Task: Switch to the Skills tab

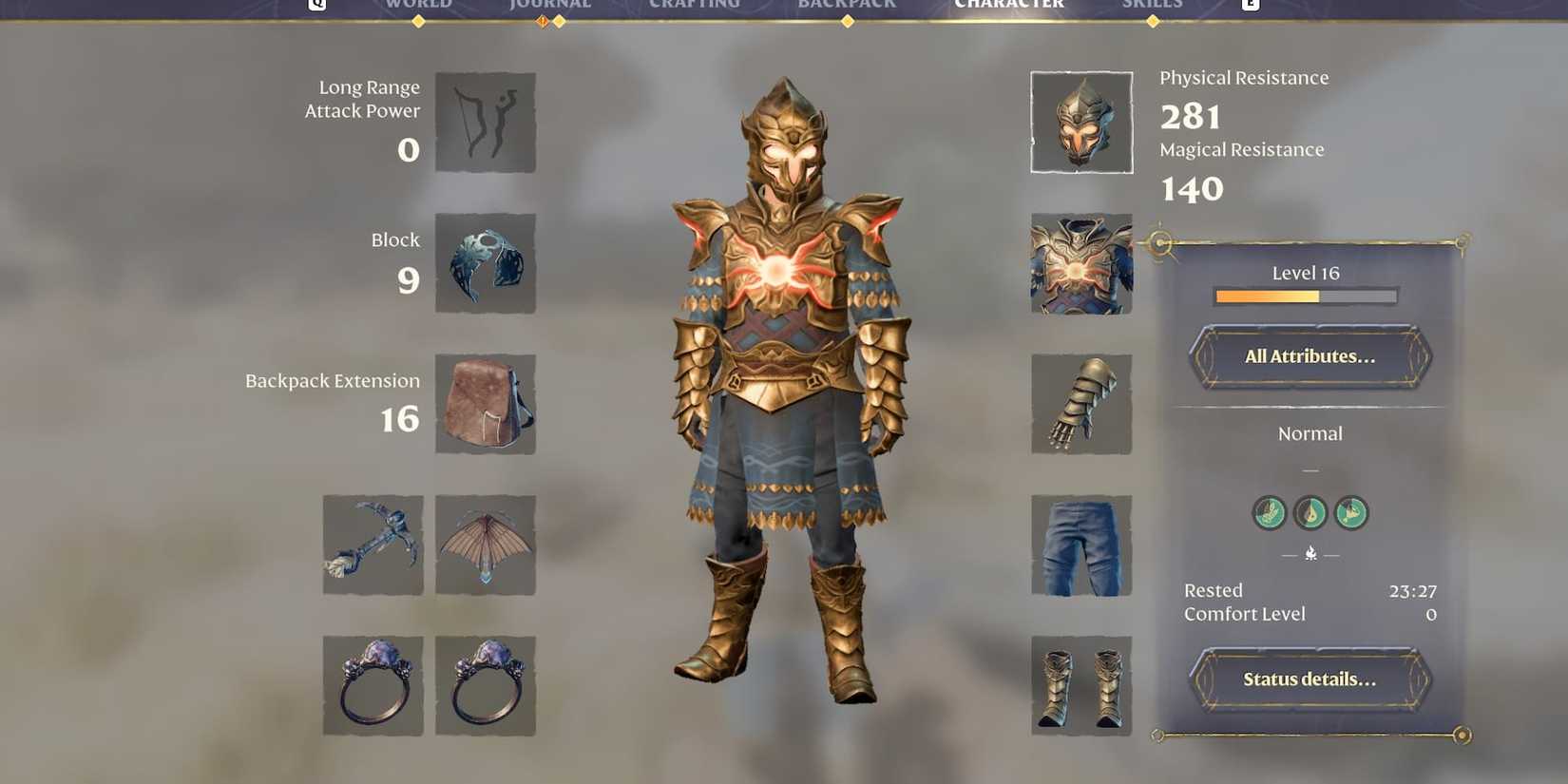Action: [x=1152, y=5]
